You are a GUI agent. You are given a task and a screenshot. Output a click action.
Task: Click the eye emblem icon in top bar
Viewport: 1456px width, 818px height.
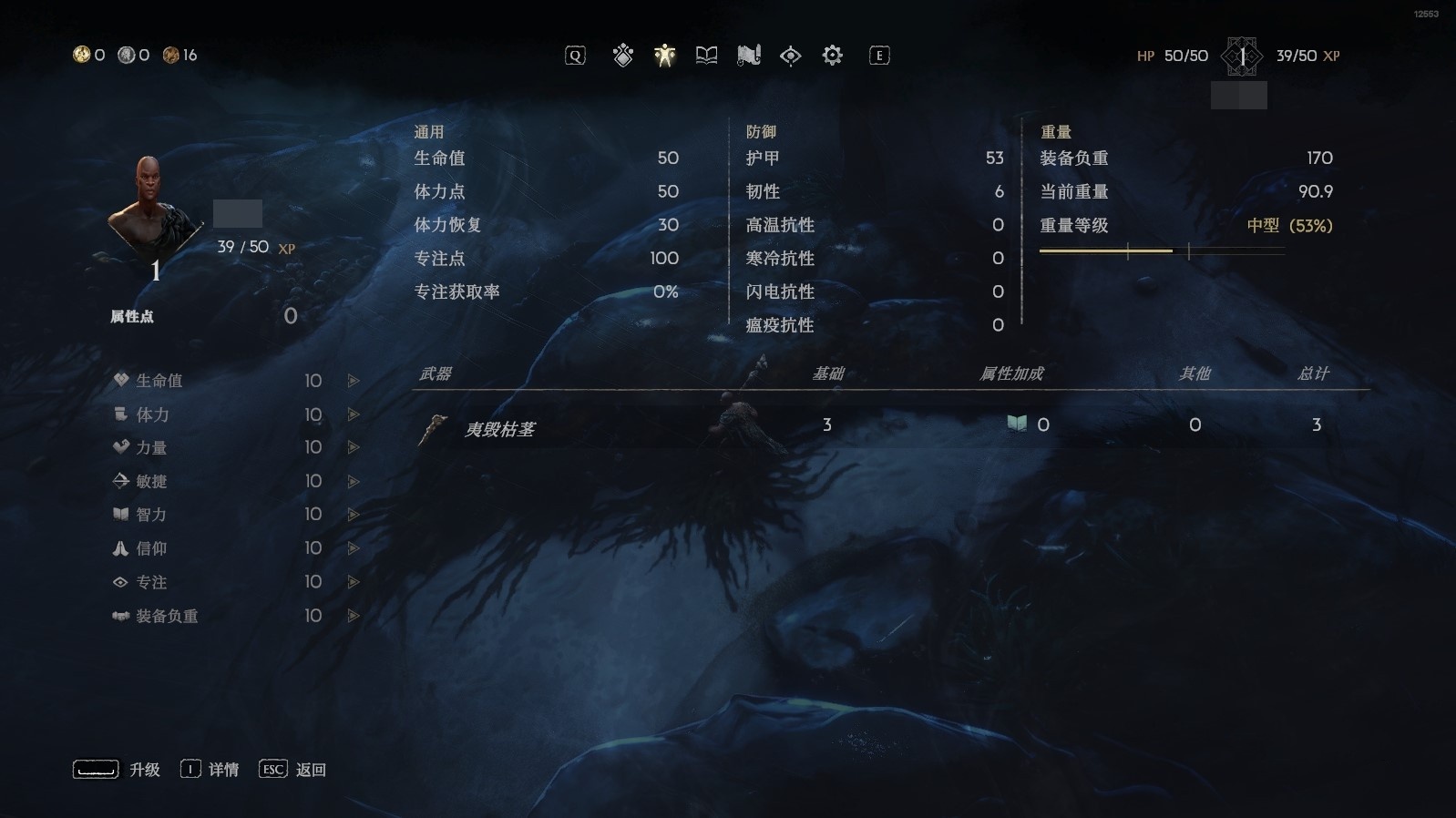point(789,56)
